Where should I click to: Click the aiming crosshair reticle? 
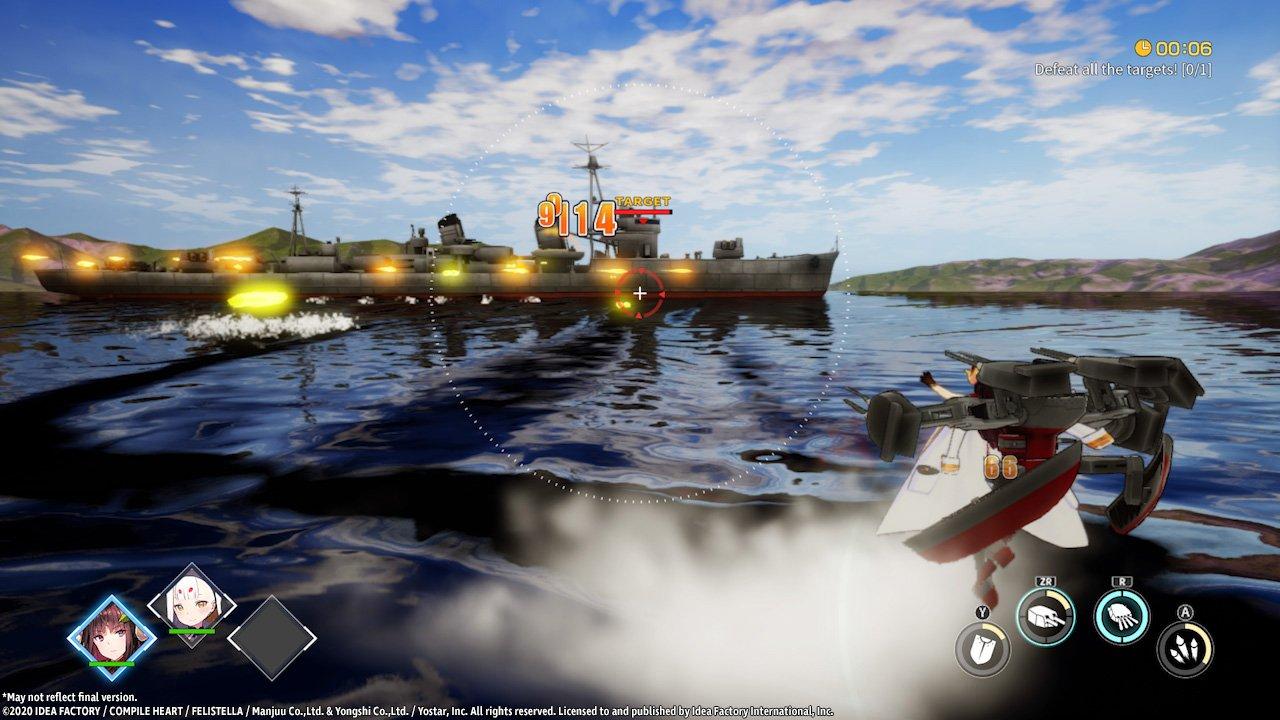(638, 293)
